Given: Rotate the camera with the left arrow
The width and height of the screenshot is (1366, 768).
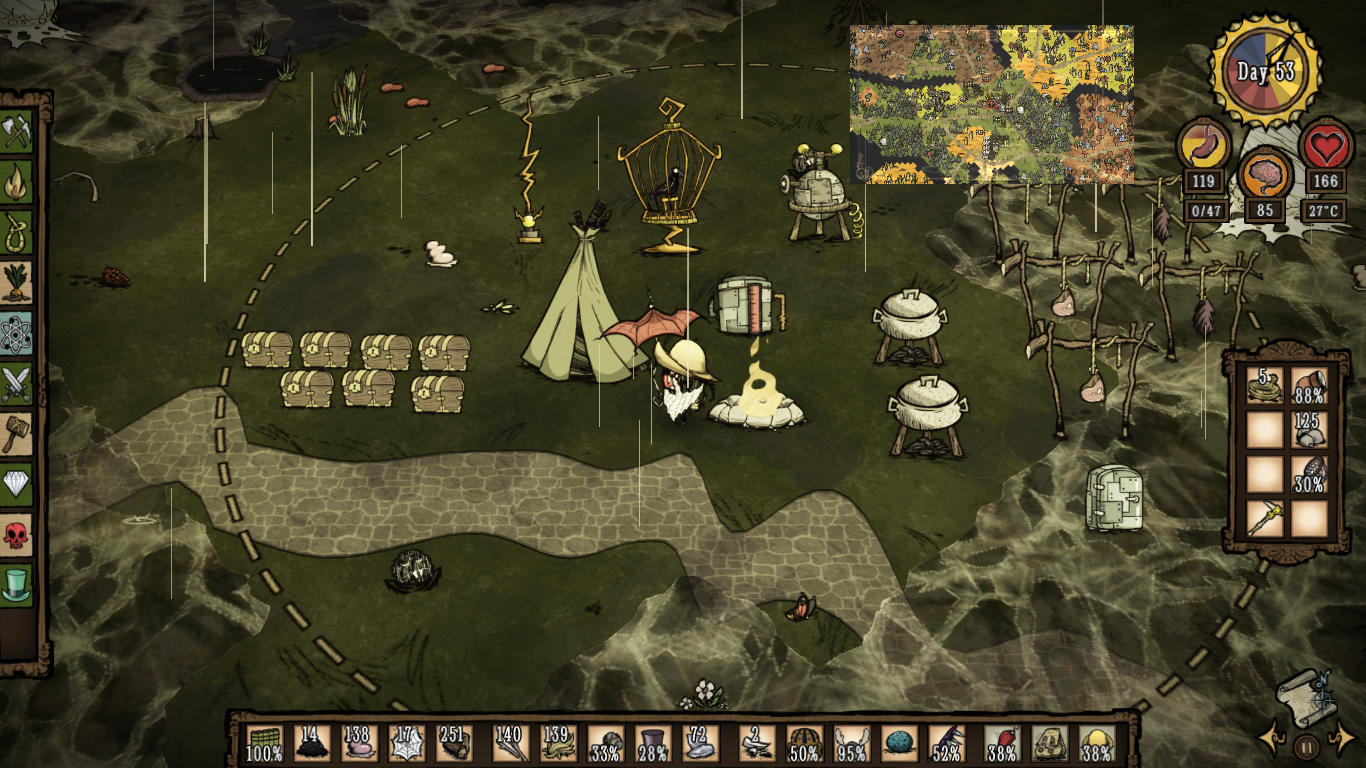Looking at the screenshot, I should [1271, 740].
